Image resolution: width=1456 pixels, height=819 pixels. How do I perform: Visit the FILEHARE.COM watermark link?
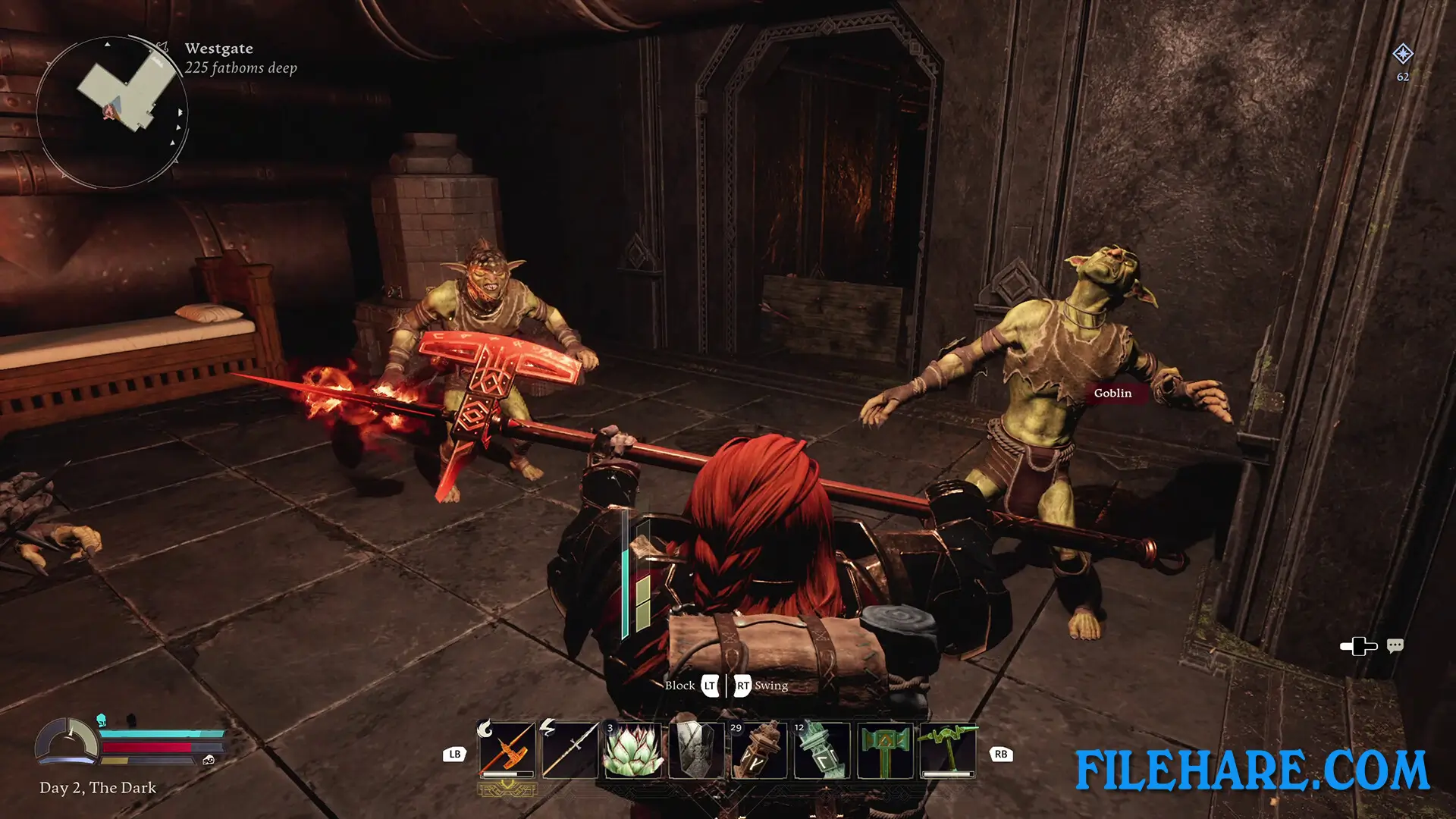(1252, 770)
